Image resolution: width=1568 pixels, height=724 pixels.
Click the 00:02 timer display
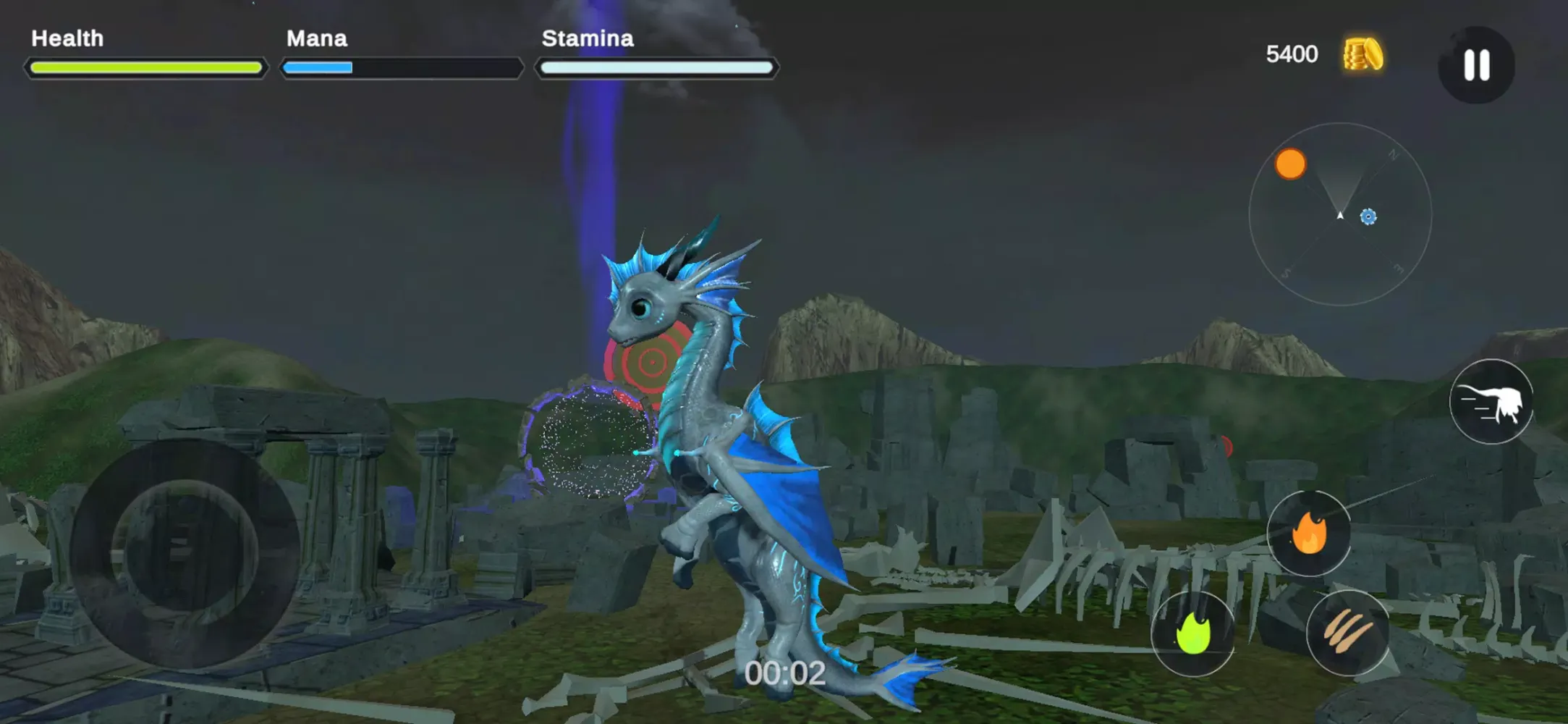point(785,673)
